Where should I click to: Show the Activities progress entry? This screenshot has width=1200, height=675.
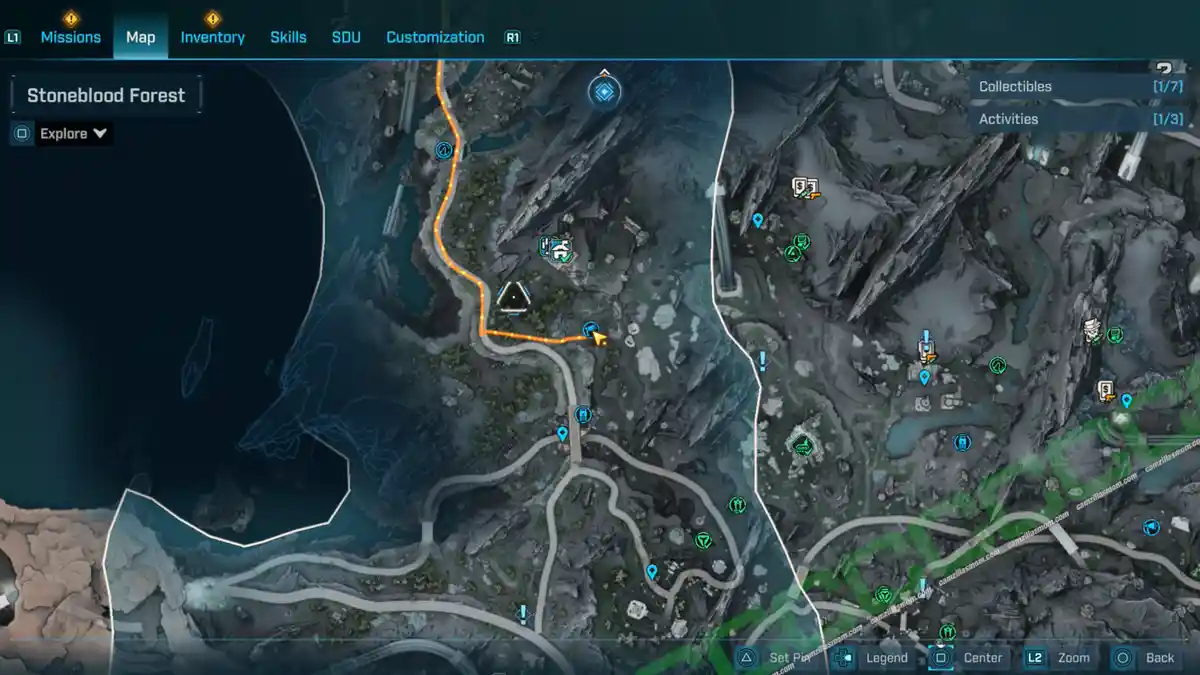pos(1080,119)
